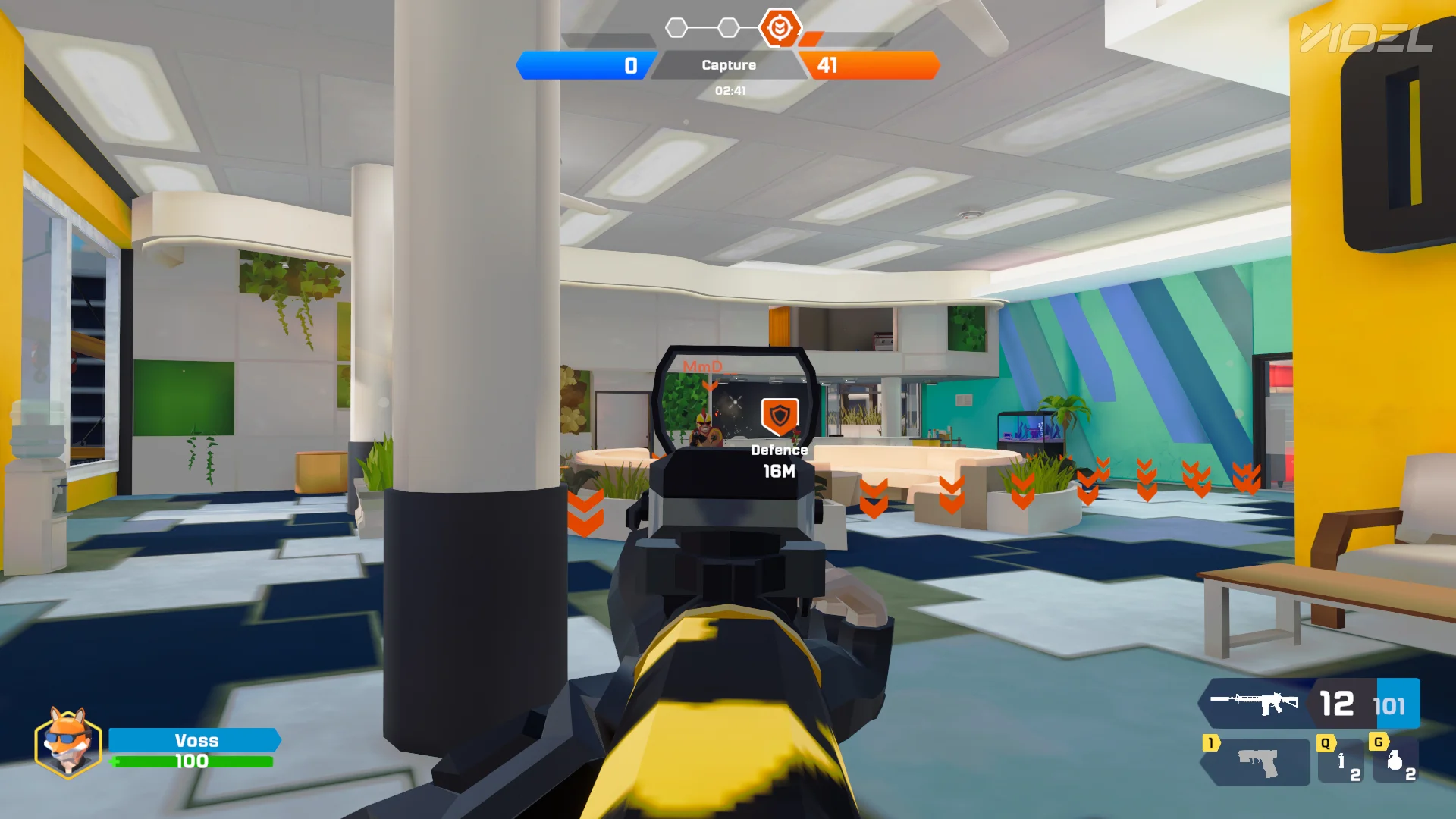Switch to the pistol sidearm slot

click(x=1257, y=763)
